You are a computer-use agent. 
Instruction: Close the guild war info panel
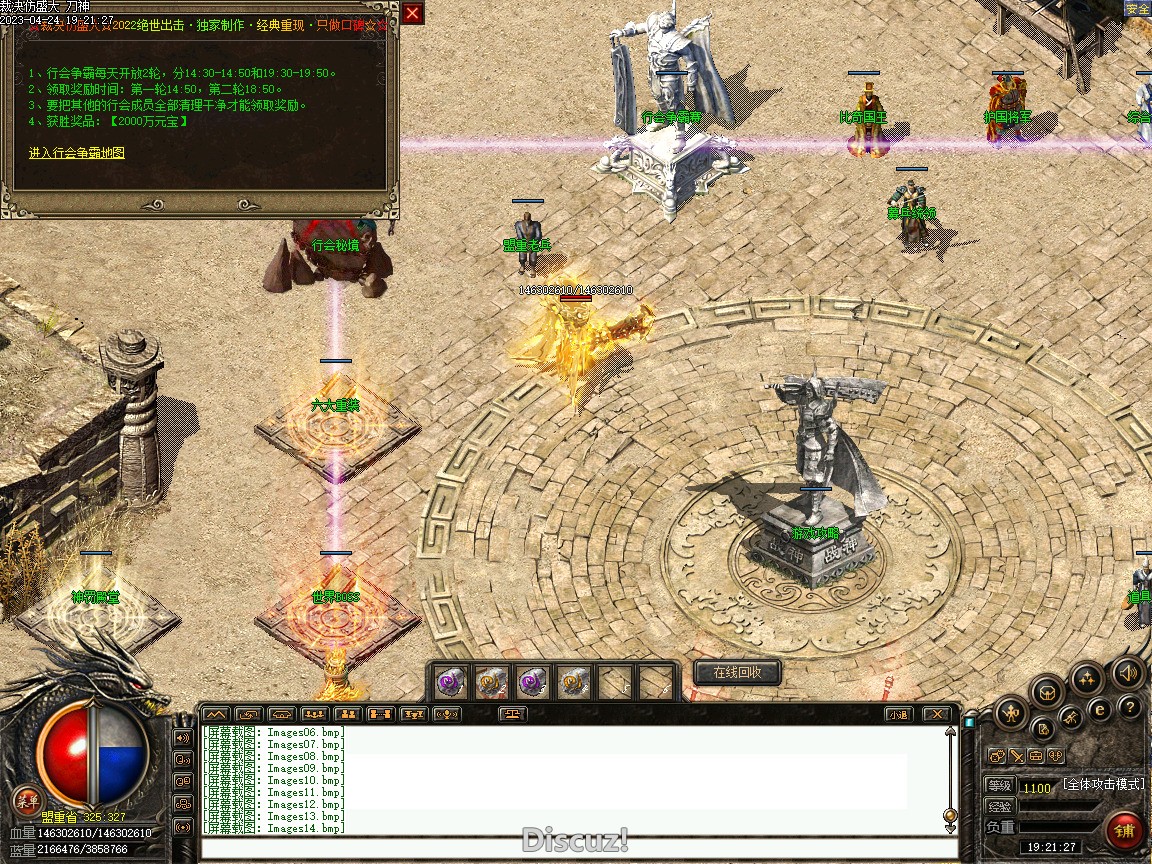pyautogui.click(x=413, y=13)
